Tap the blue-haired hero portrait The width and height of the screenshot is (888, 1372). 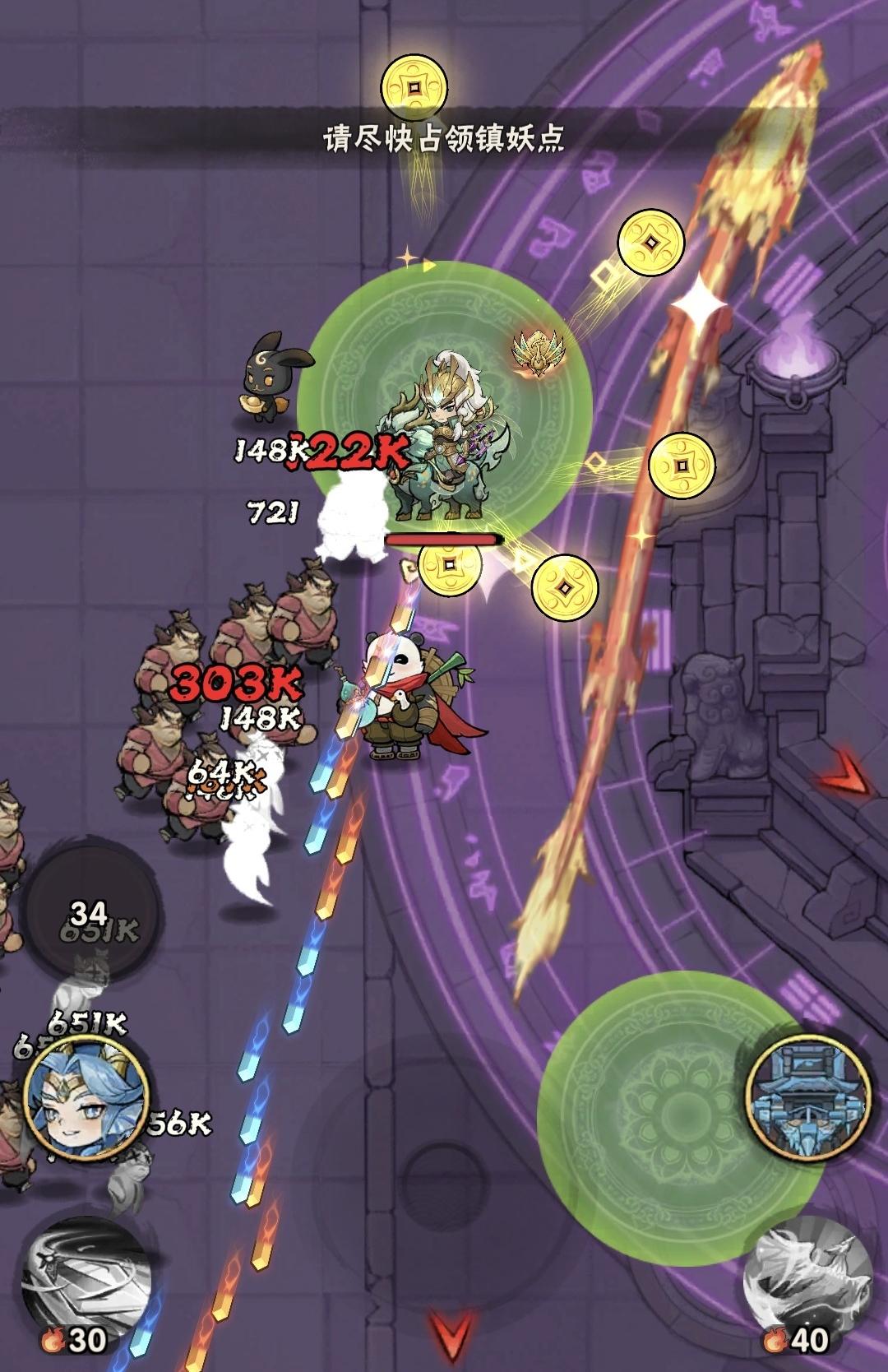coord(86,1103)
